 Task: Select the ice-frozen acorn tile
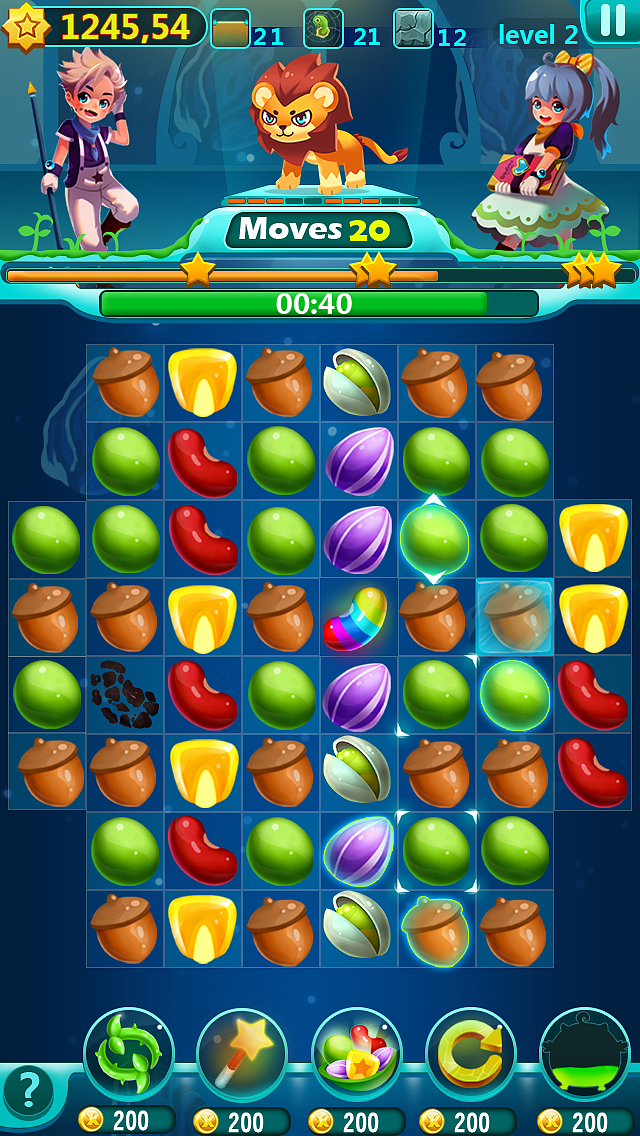coord(514,617)
